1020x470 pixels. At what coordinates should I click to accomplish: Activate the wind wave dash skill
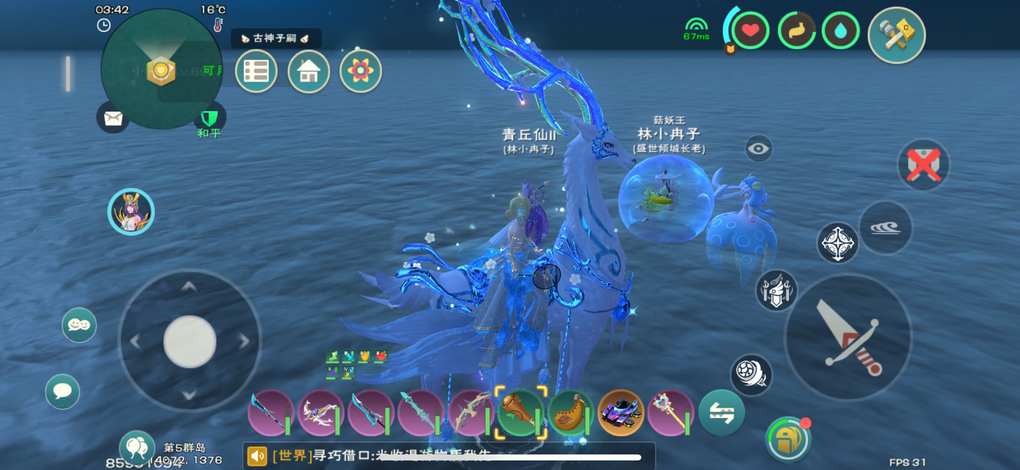pos(884,227)
